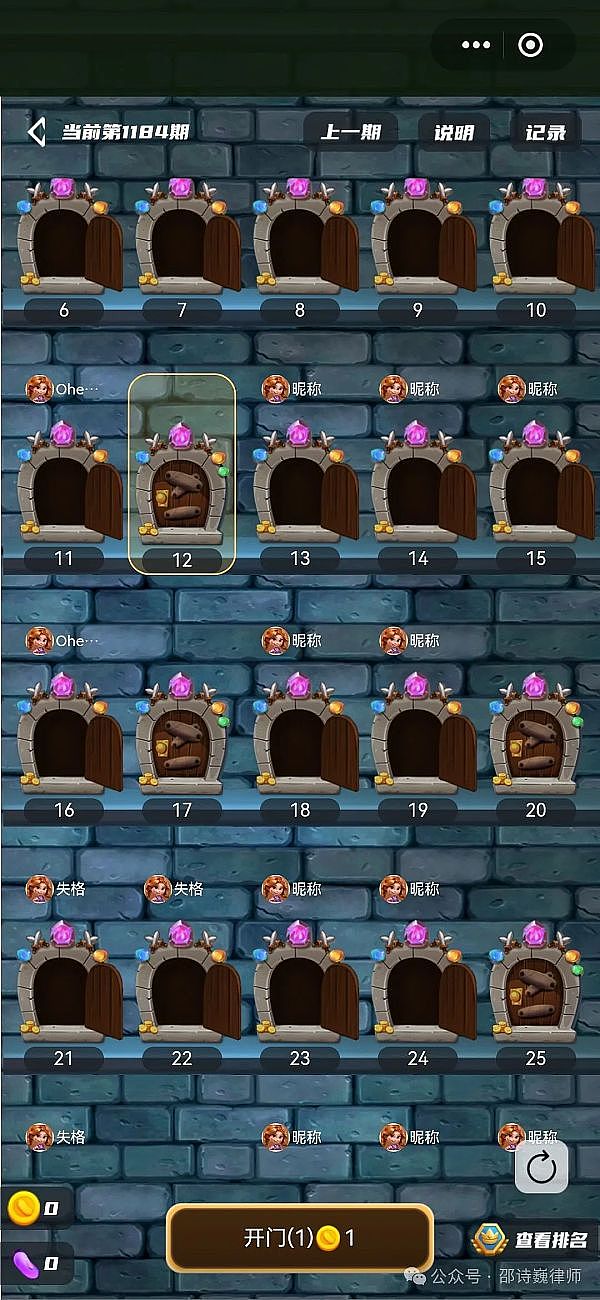600x1300 pixels.
Task: Go back using the top-left arrow
Action: [37, 132]
